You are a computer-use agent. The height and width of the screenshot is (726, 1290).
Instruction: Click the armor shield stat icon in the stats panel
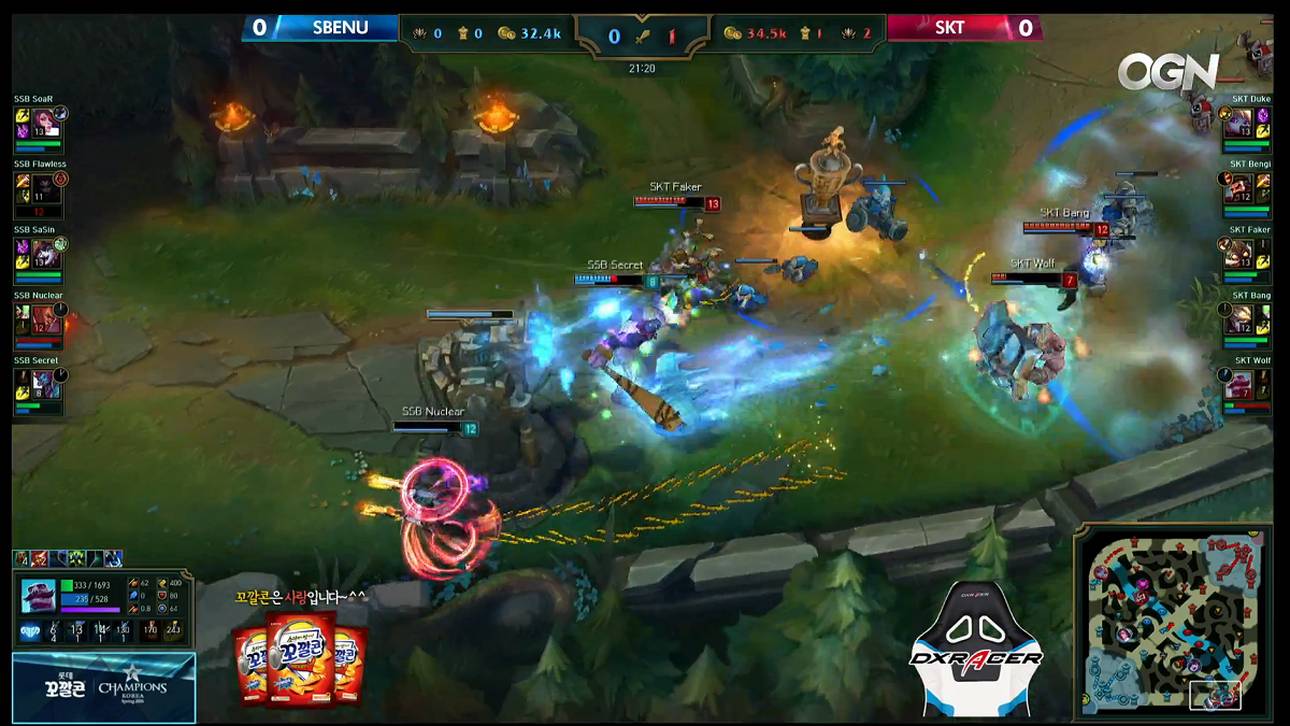click(163, 596)
